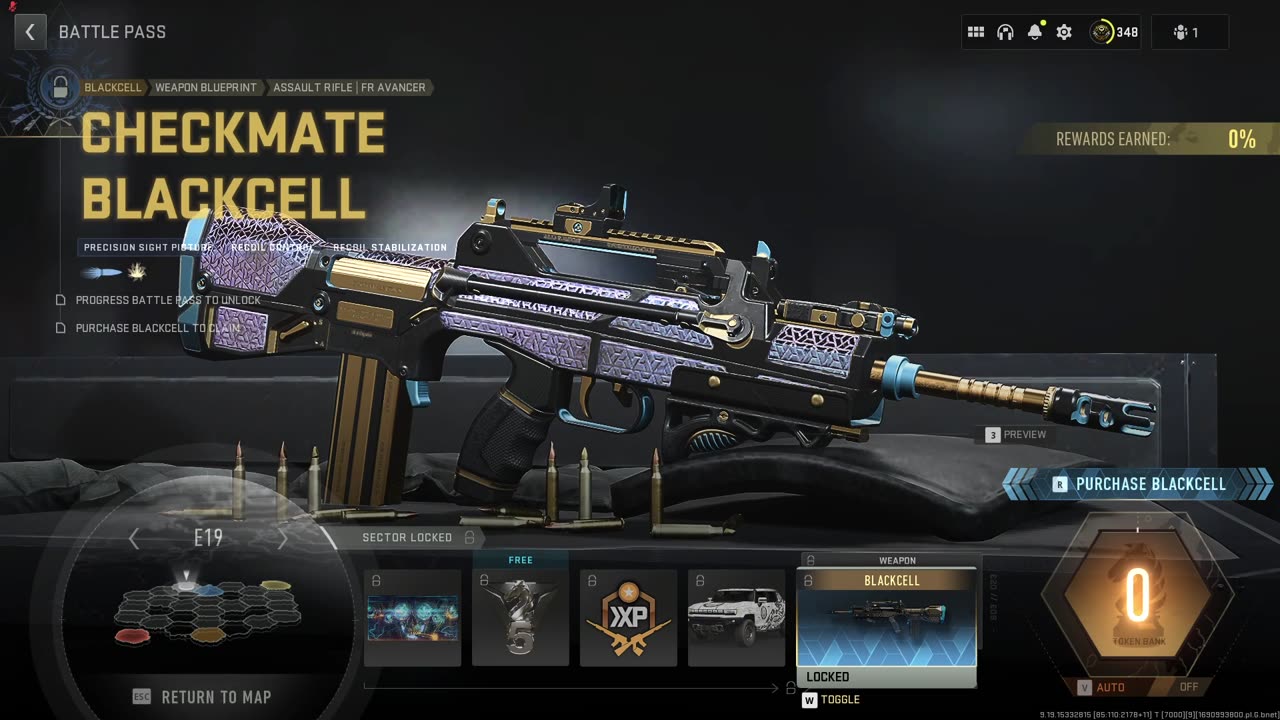Select the double XP token reward

[628, 618]
